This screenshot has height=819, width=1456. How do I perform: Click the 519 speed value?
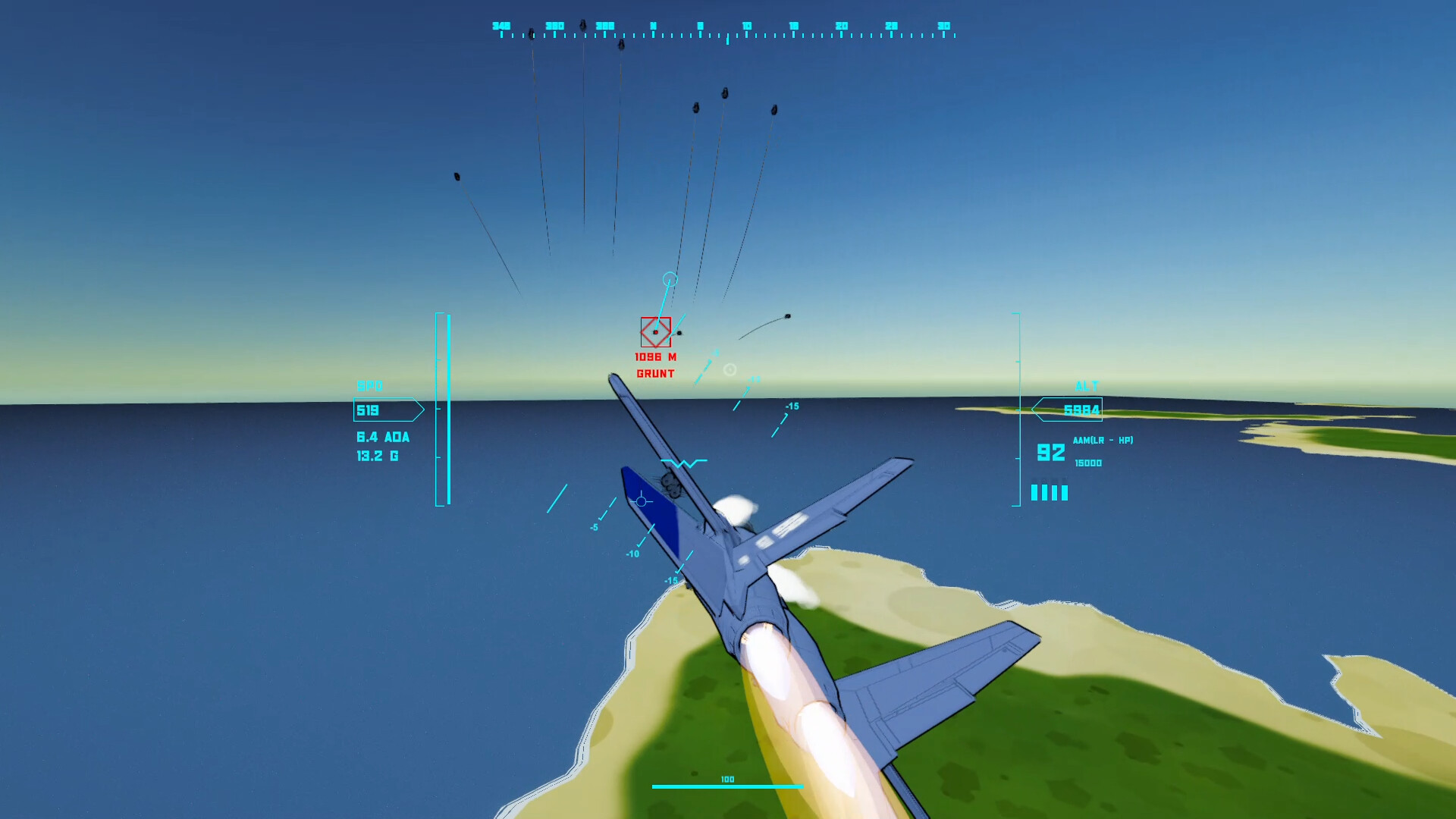369,409
